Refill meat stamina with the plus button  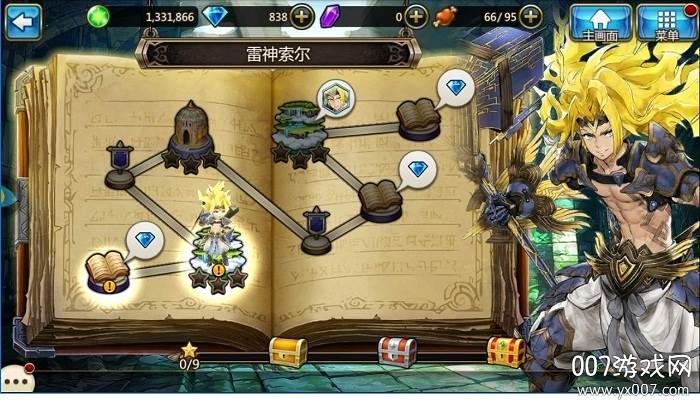pos(532,17)
